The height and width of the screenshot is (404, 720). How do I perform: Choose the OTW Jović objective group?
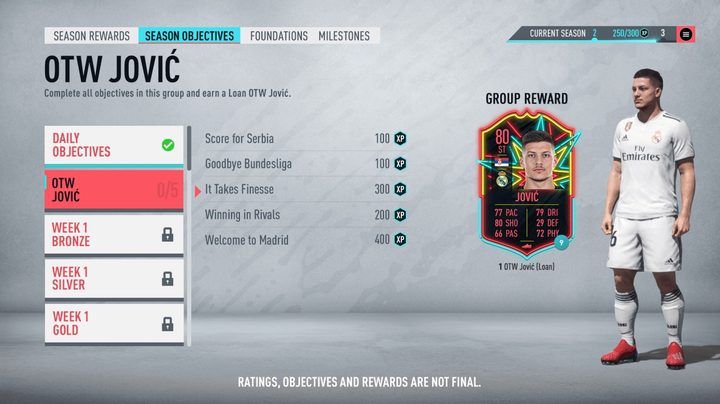pos(114,190)
